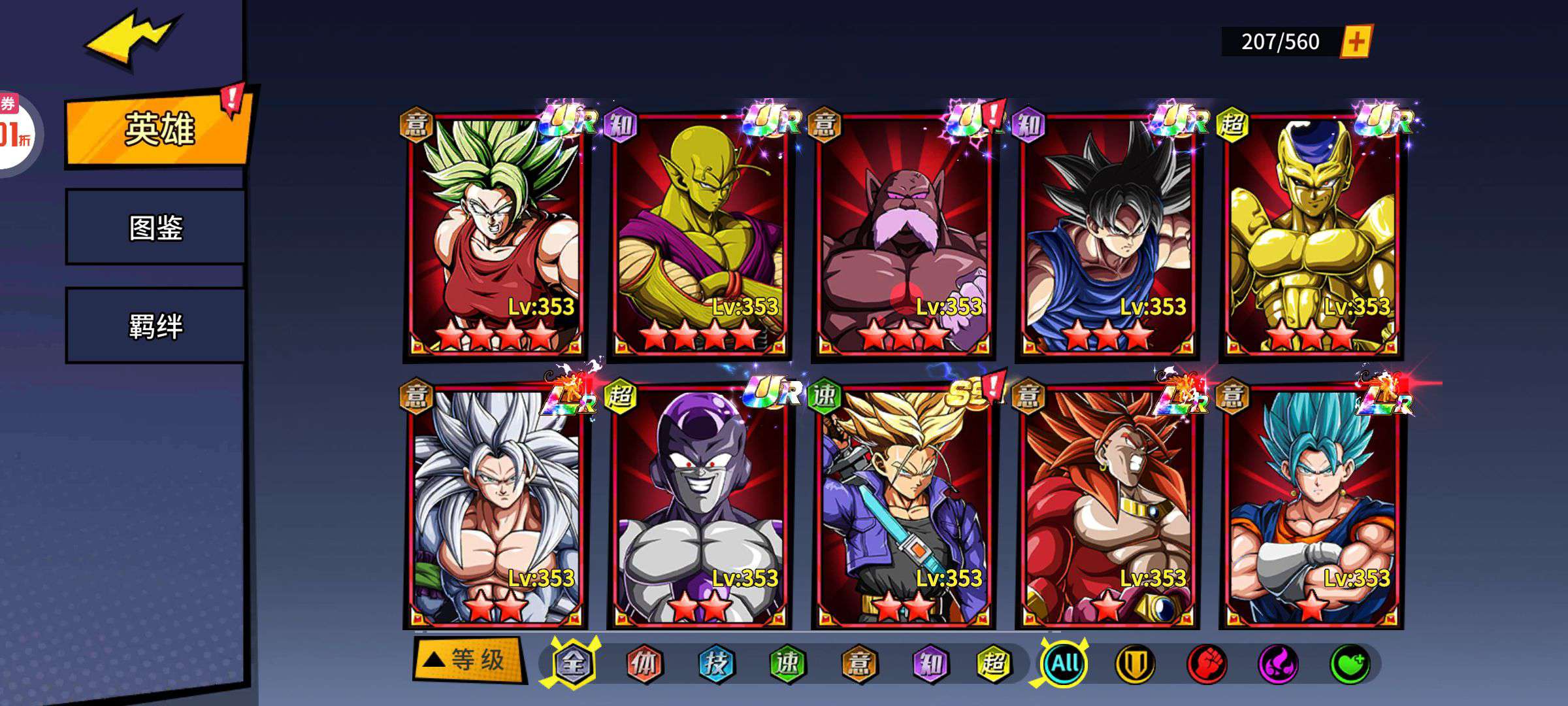Switch to the 英雄 heroes tab

(x=159, y=129)
